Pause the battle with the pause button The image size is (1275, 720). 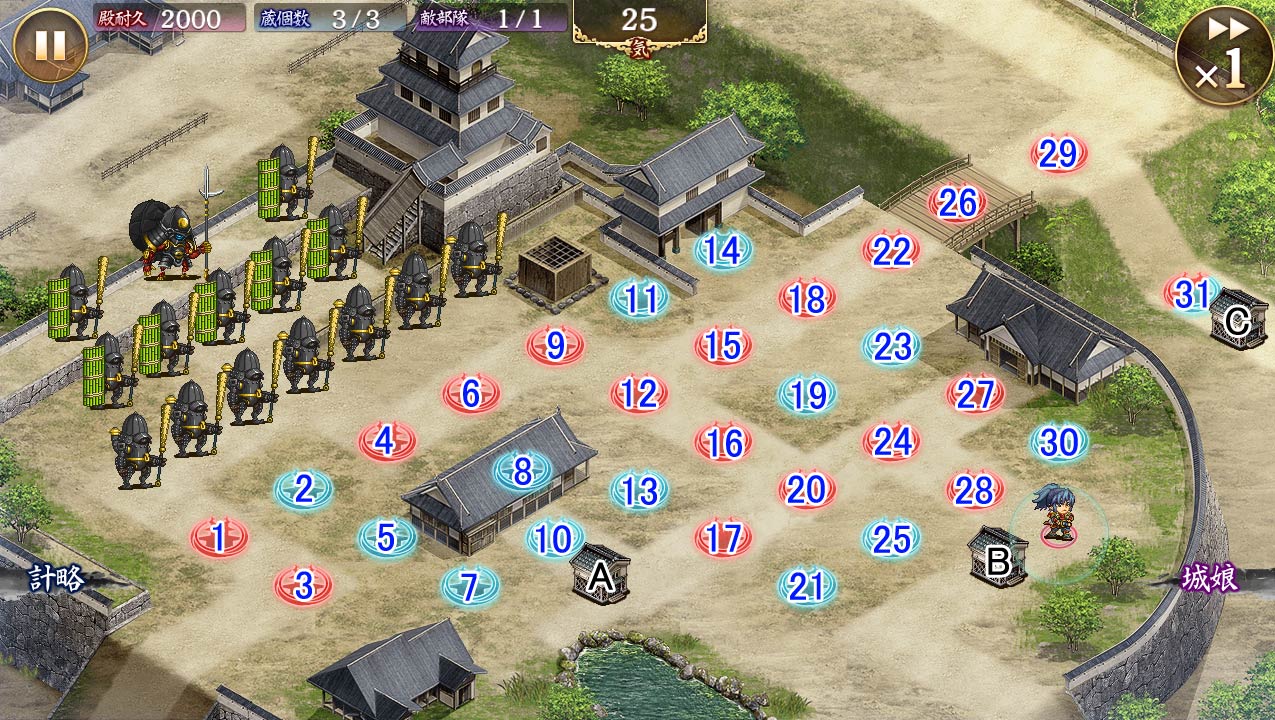pyautogui.click(x=51, y=45)
